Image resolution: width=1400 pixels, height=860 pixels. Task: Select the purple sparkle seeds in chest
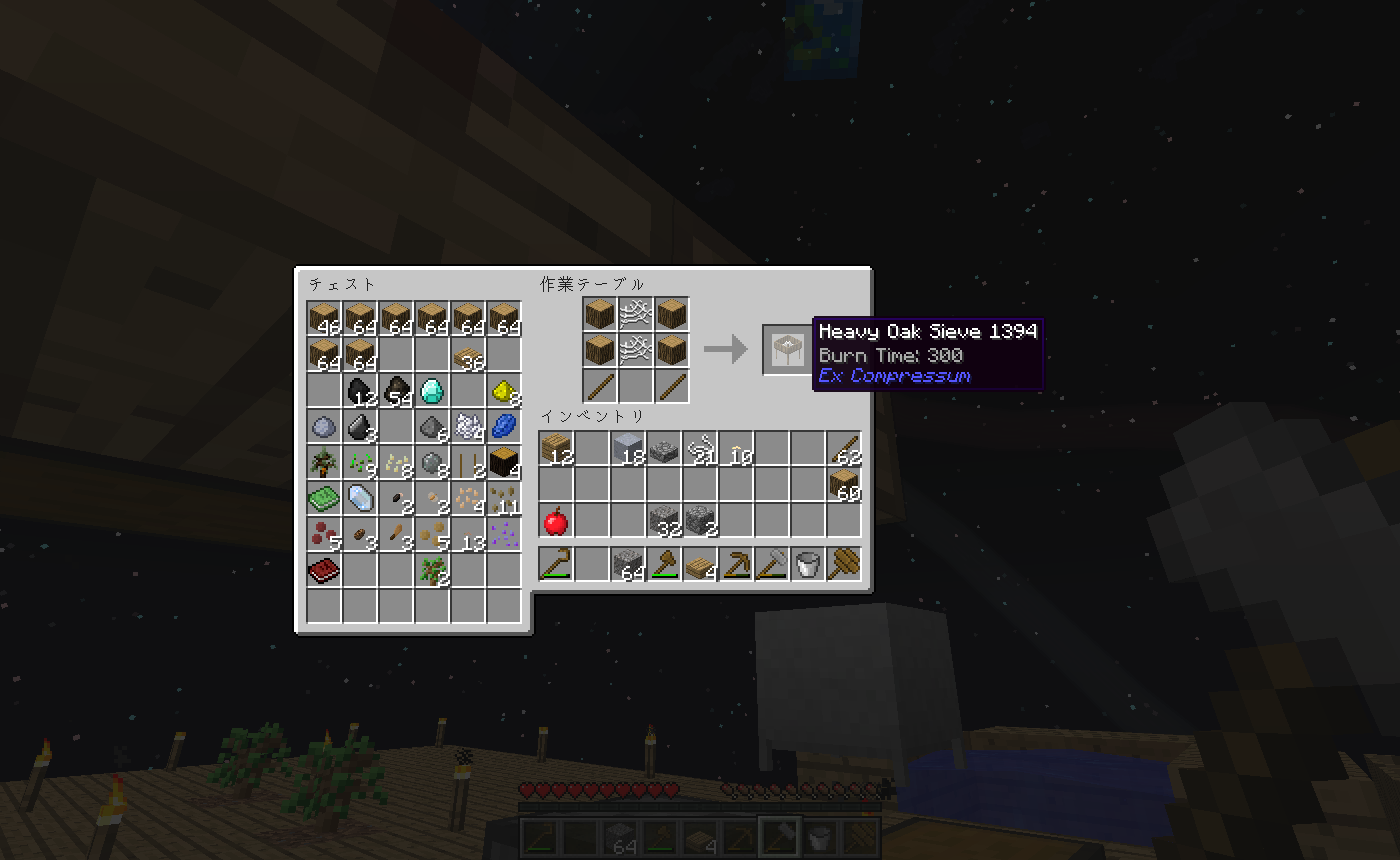click(504, 535)
